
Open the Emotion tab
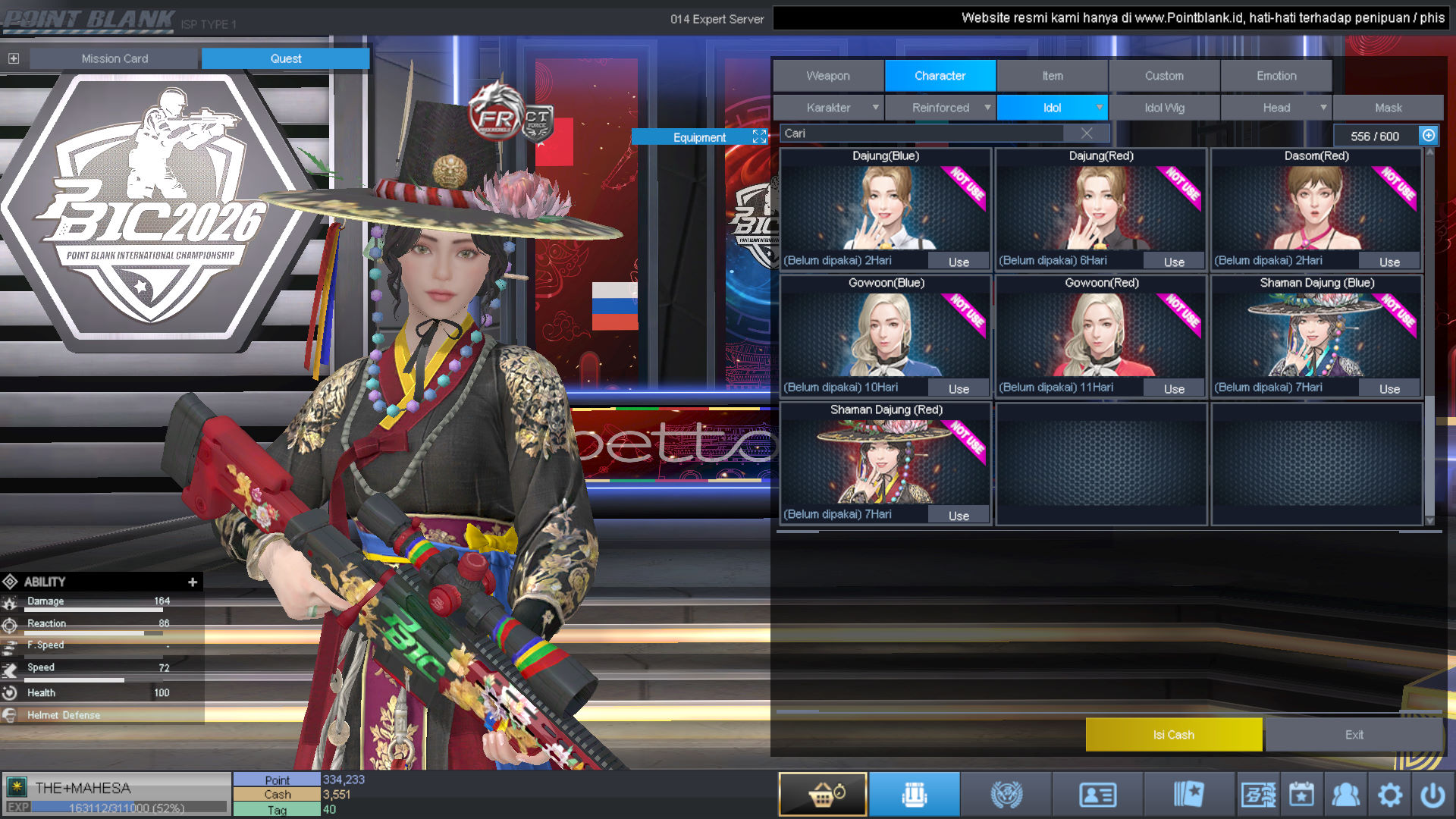tap(1276, 76)
